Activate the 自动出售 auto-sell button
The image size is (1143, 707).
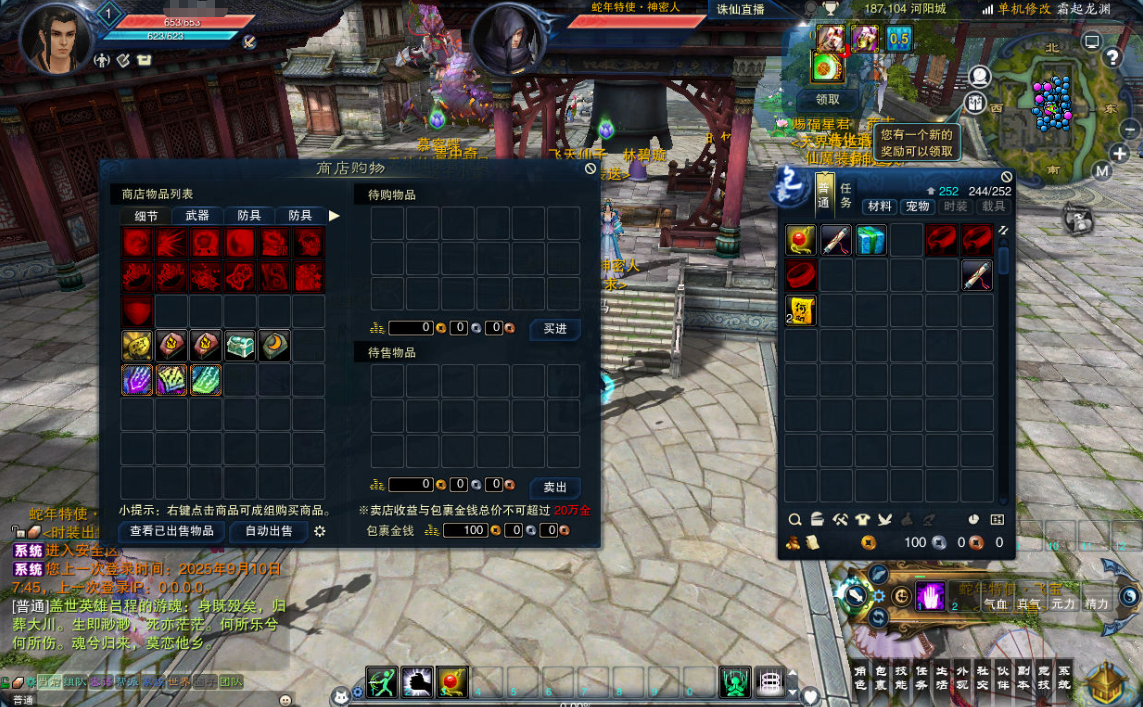click(269, 531)
